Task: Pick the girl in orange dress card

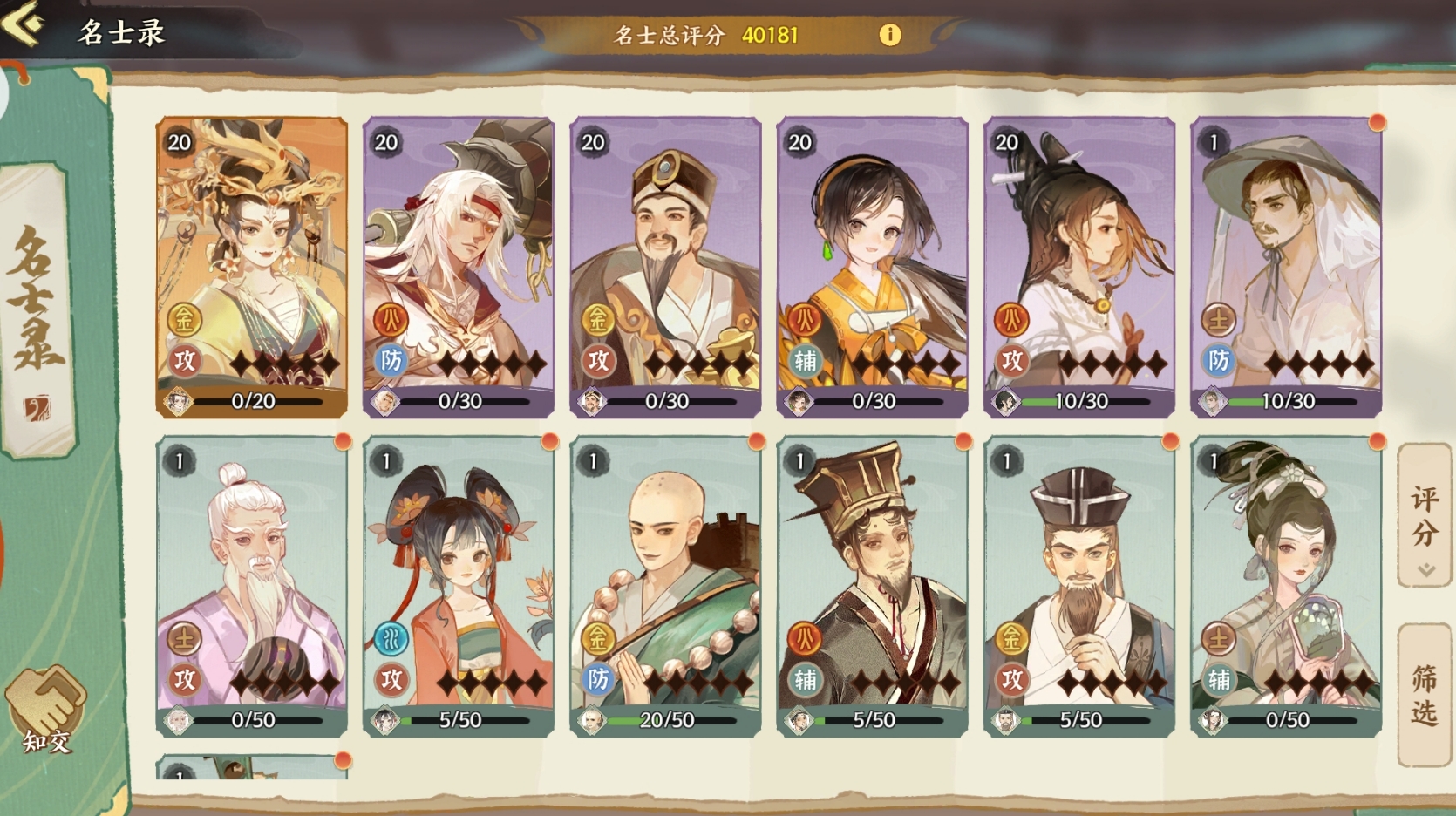Action: [872, 266]
